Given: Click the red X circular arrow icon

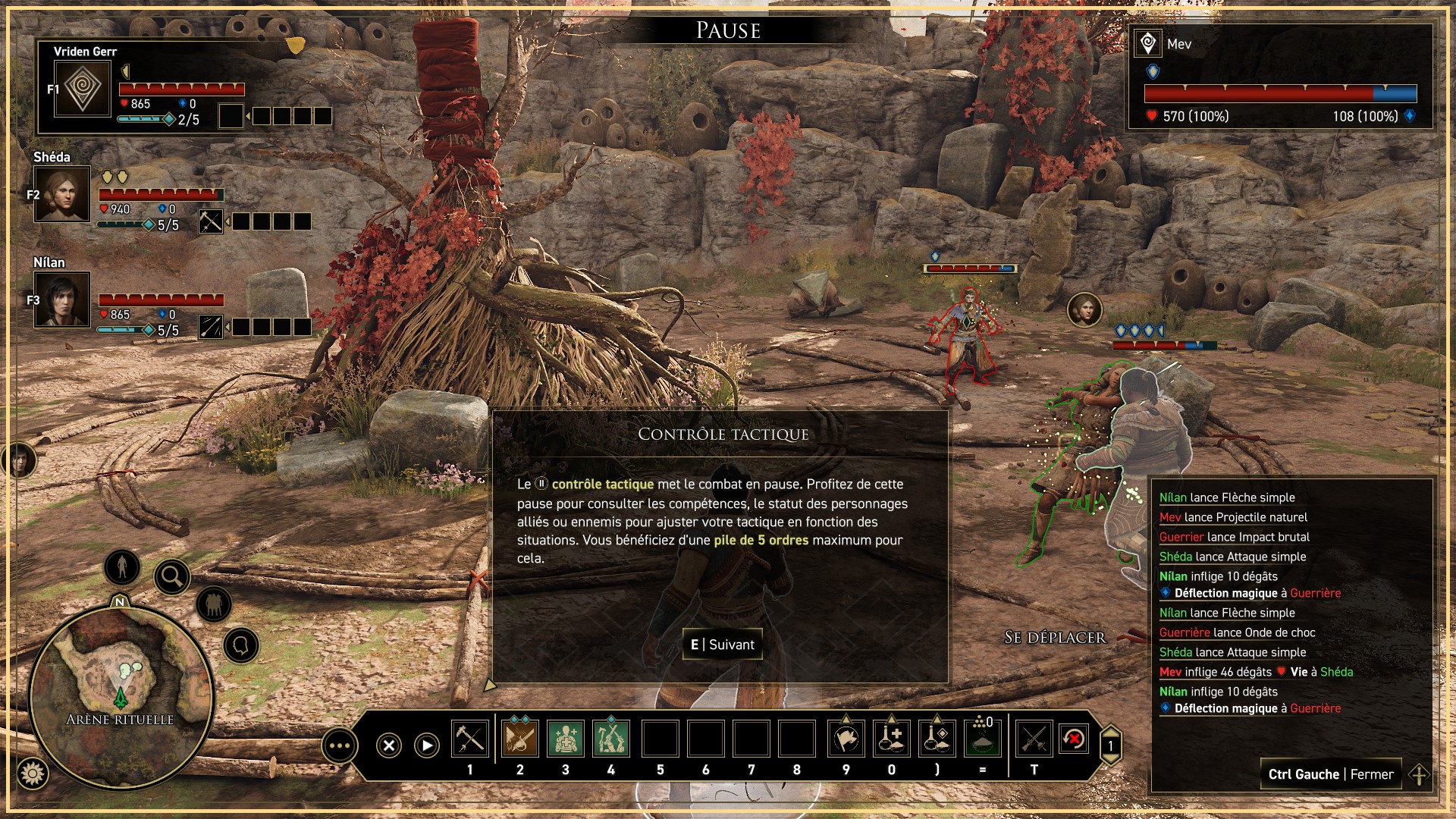Looking at the screenshot, I should point(1074,739).
